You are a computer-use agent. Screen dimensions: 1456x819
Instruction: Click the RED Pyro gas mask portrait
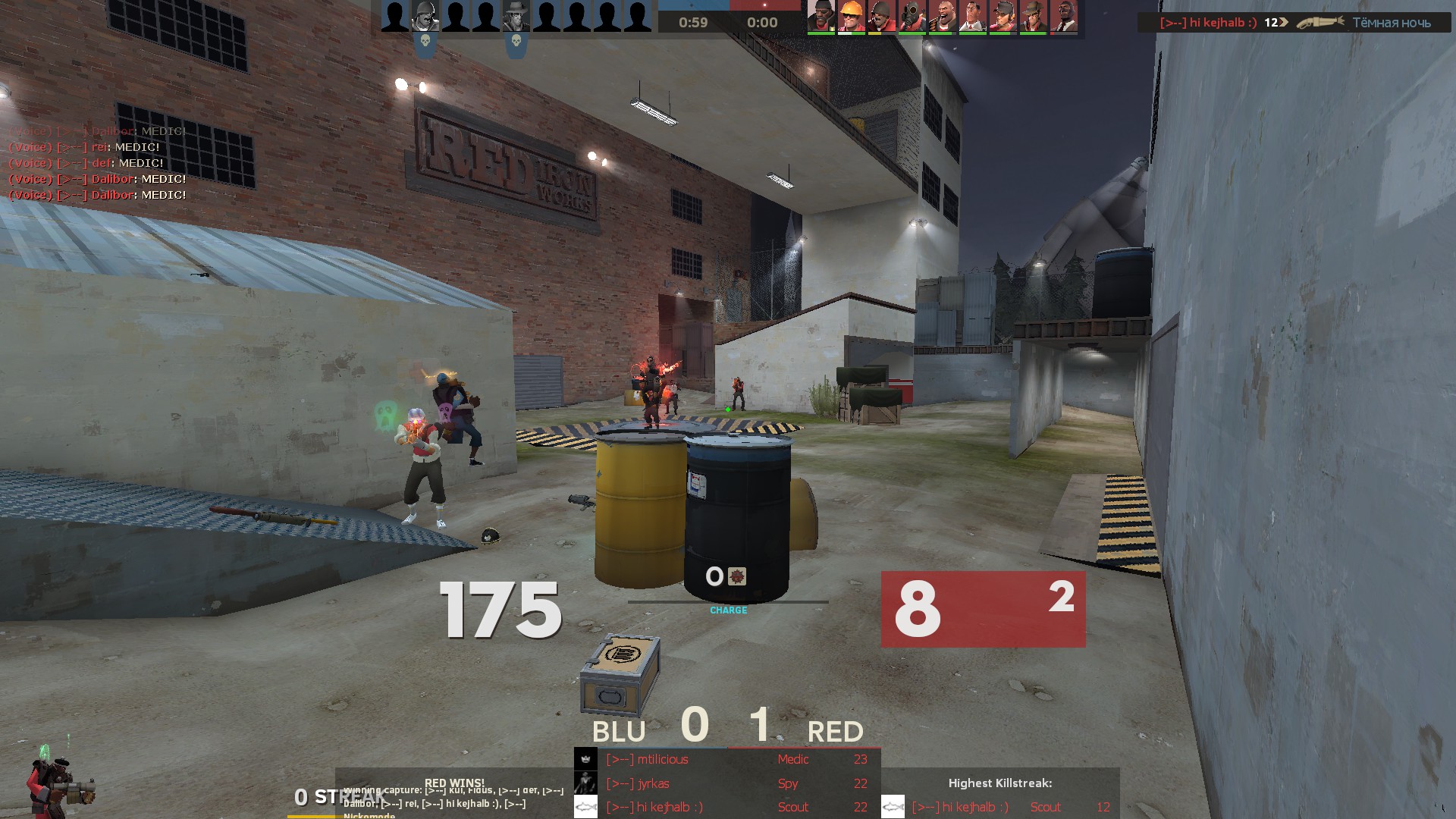coord(912,17)
